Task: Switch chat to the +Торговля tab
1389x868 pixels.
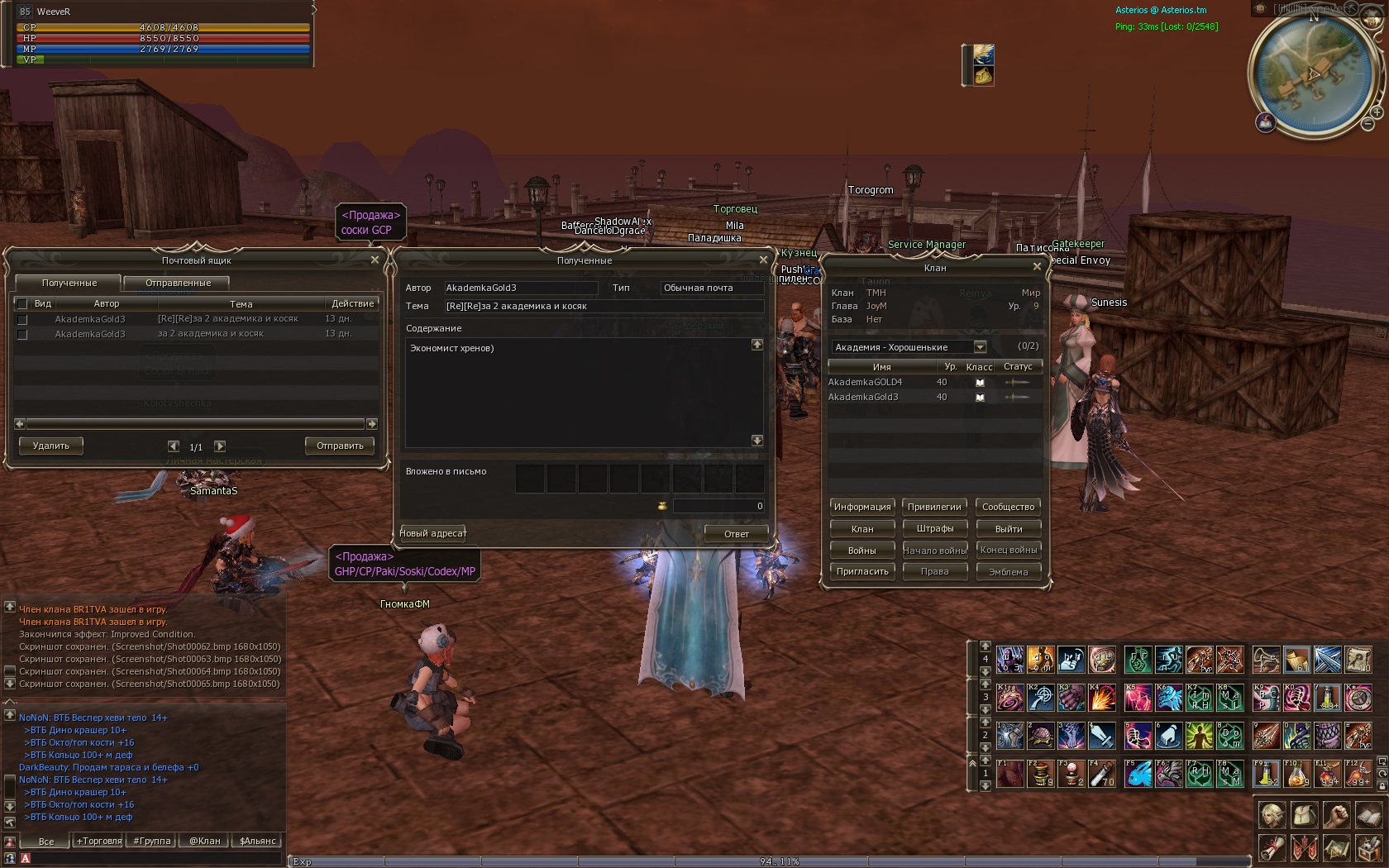Action: [99, 841]
